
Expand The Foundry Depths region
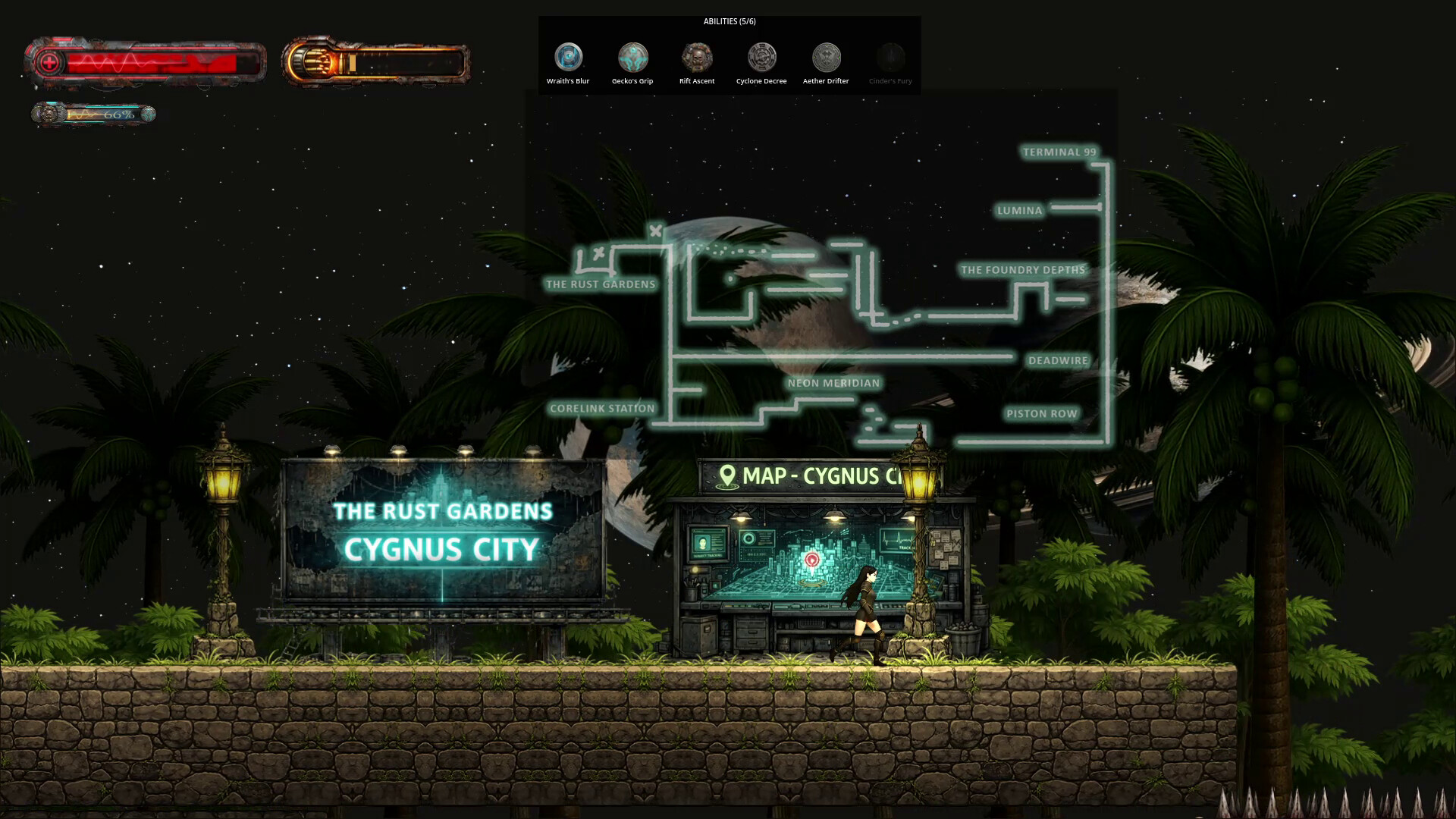(1024, 270)
